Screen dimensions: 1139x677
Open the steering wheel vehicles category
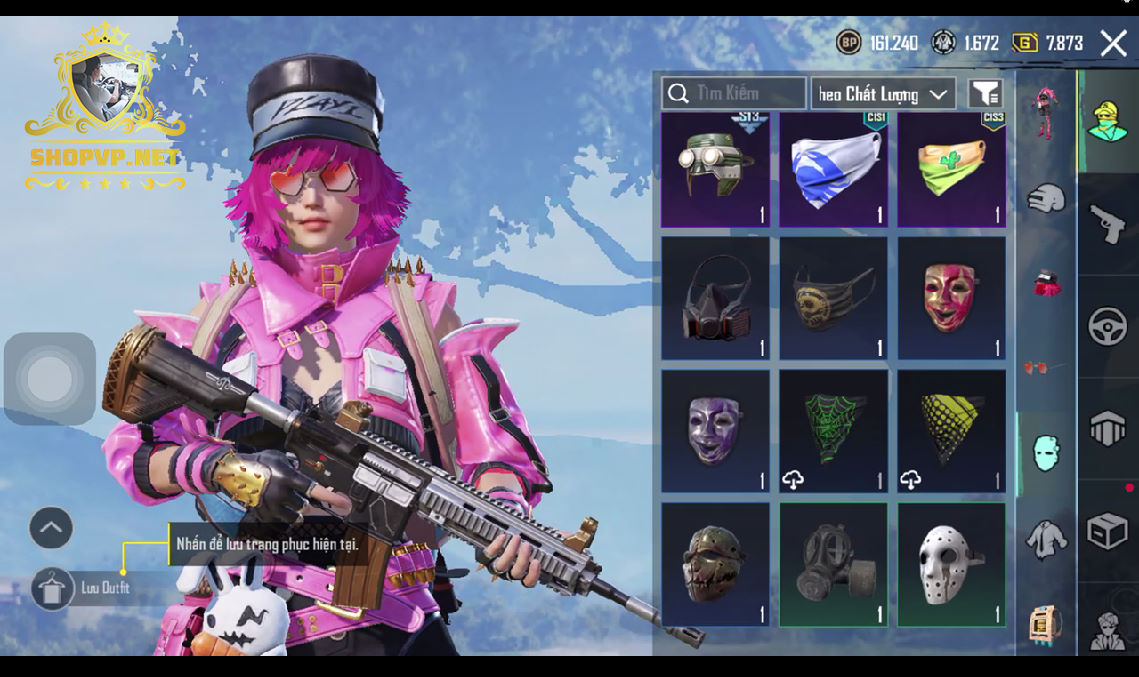(1107, 327)
